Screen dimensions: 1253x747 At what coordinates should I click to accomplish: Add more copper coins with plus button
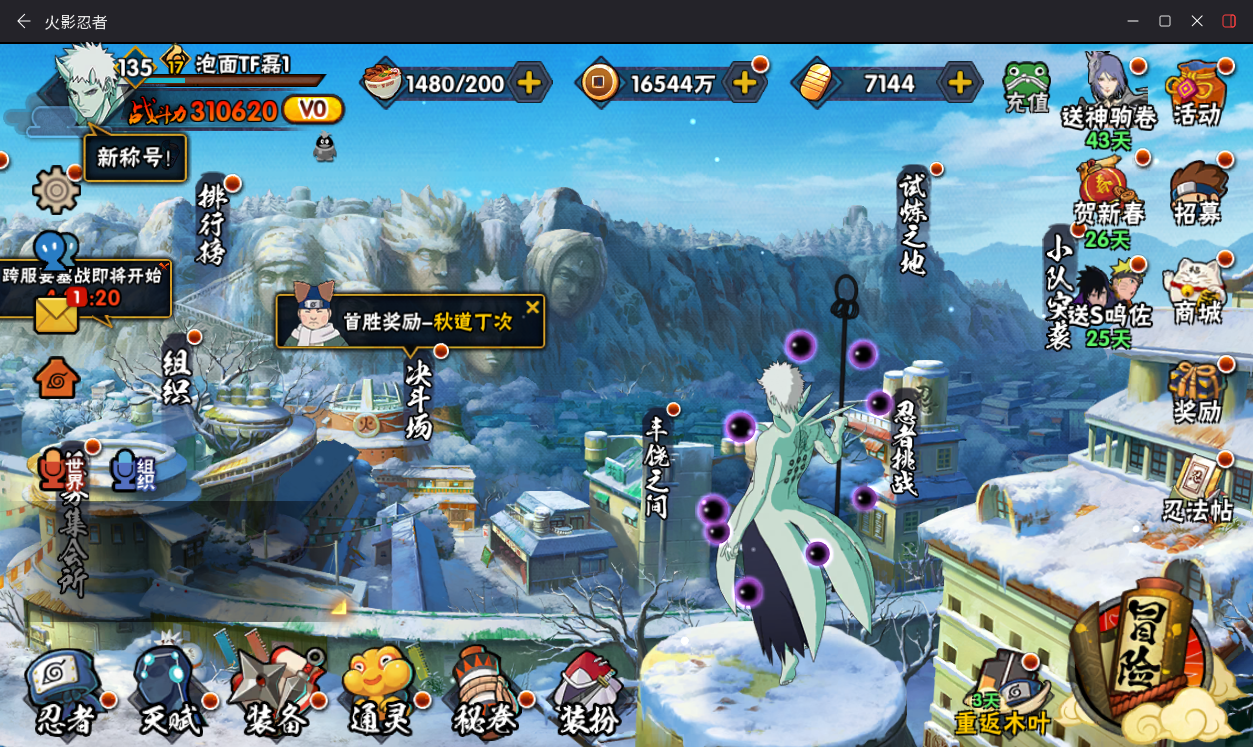click(x=744, y=83)
